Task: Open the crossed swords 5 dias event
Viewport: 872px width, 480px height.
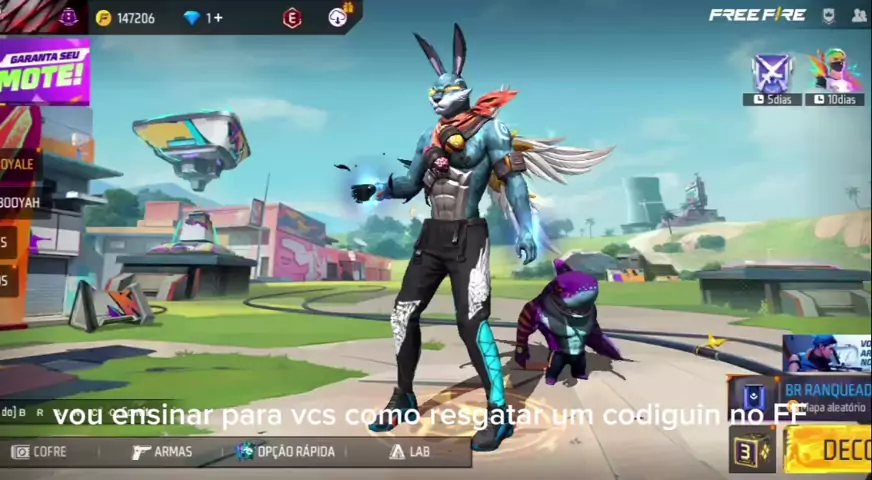Action: (x=772, y=74)
